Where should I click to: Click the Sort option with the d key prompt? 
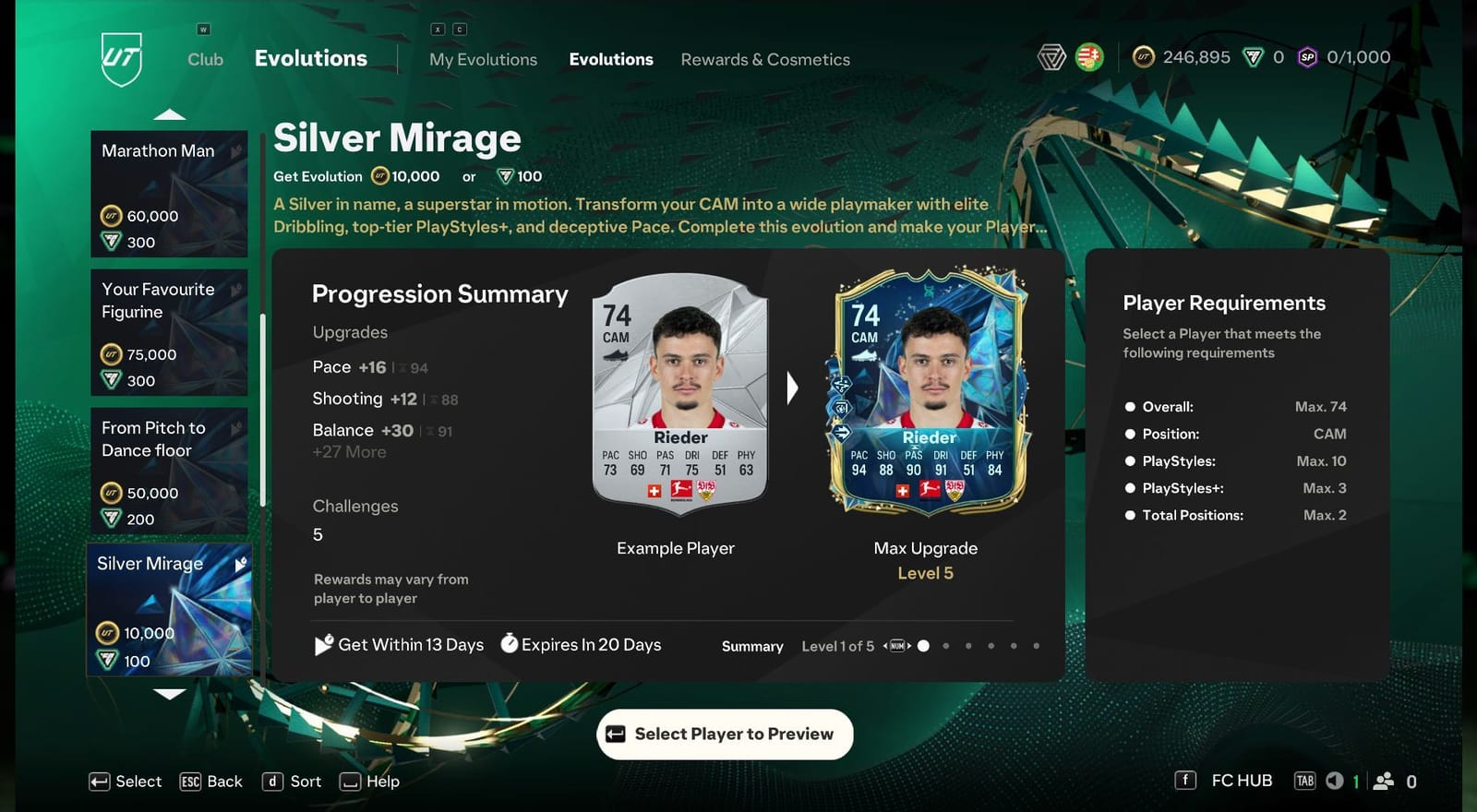coord(293,781)
